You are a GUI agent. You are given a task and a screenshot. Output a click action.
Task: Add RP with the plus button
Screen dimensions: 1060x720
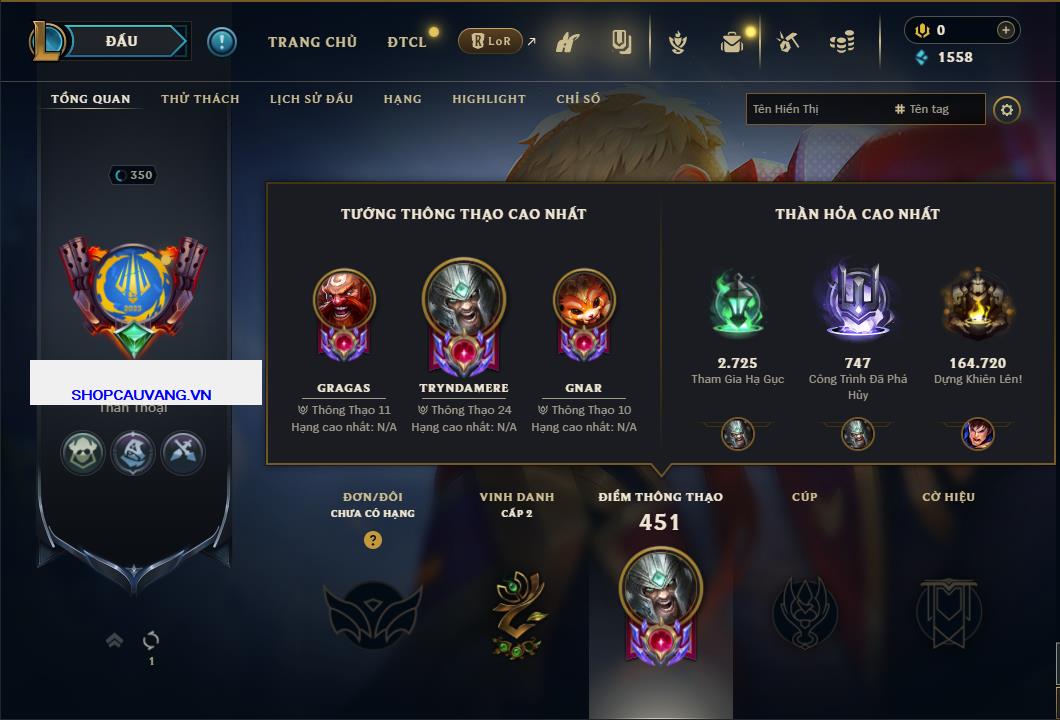(1005, 30)
